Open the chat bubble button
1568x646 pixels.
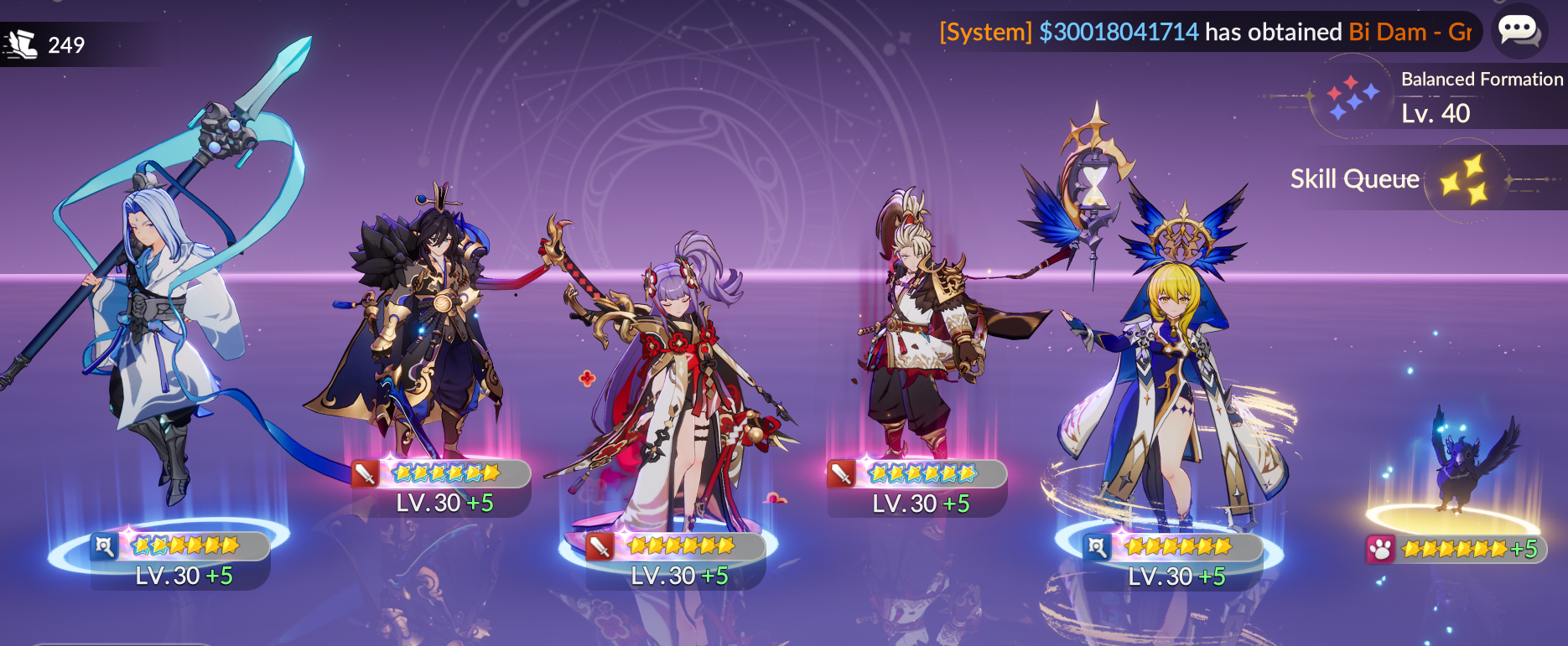[1519, 31]
